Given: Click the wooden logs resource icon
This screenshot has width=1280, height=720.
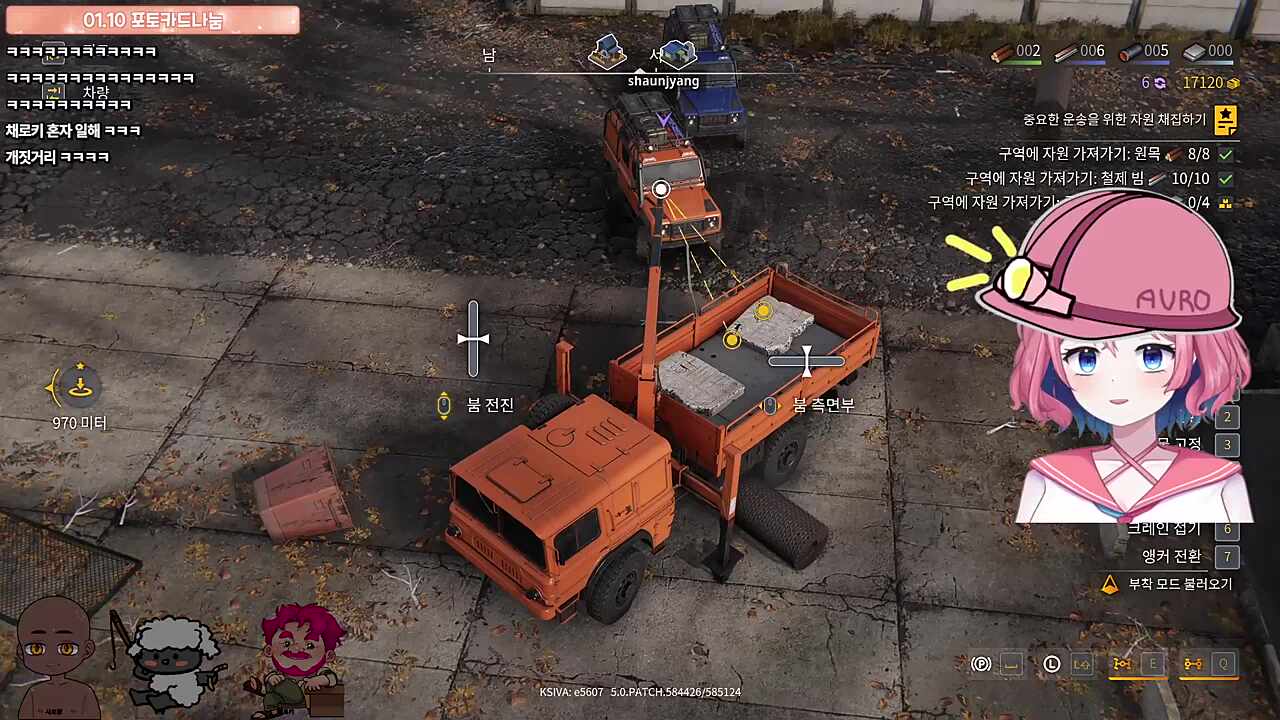Looking at the screenshot, I should (x=1001, y=52).
